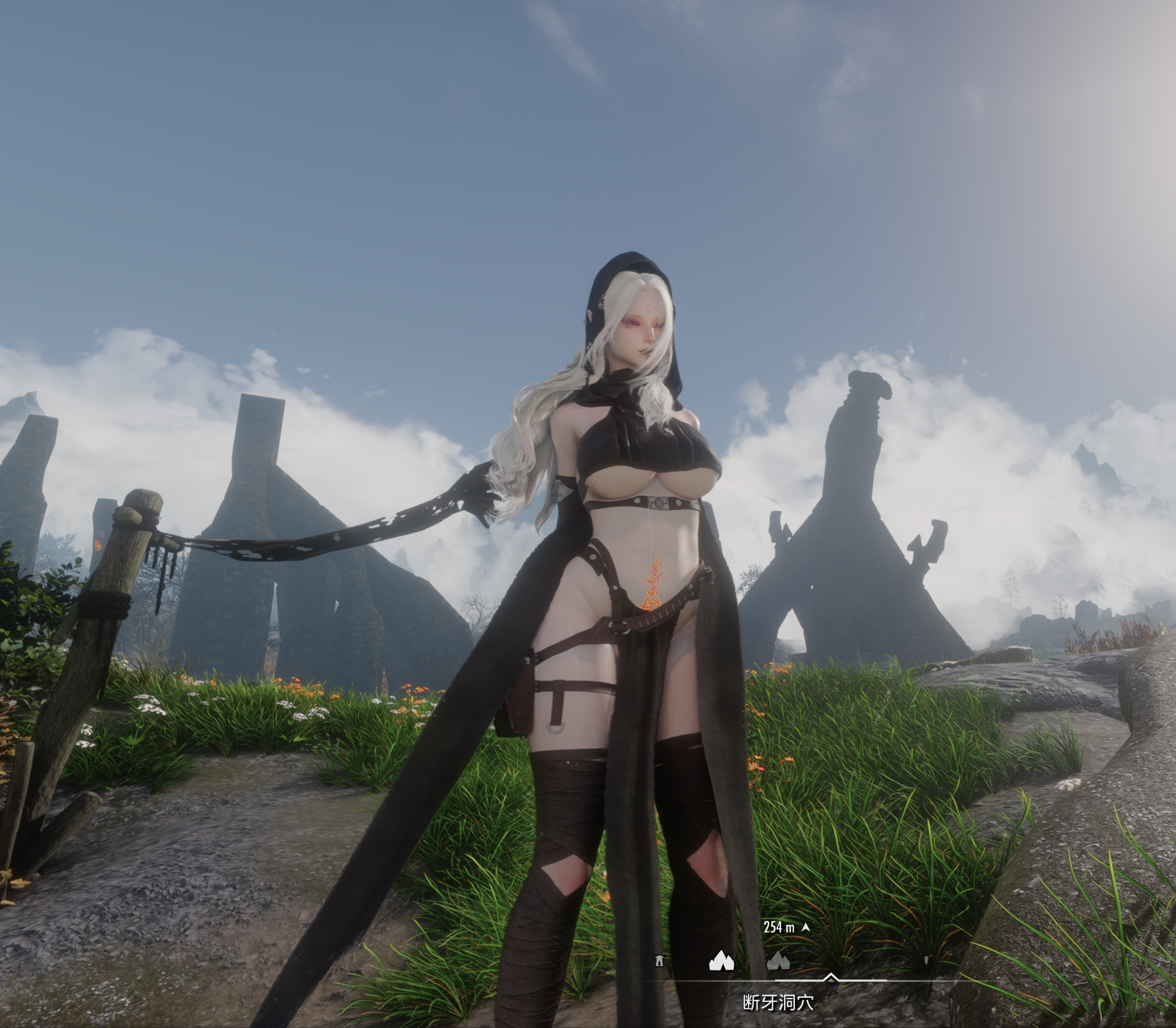This screenshot has width=1176, height=1028.
Task: Click the small tower marker on the compass
Action: tap(659, 961)
